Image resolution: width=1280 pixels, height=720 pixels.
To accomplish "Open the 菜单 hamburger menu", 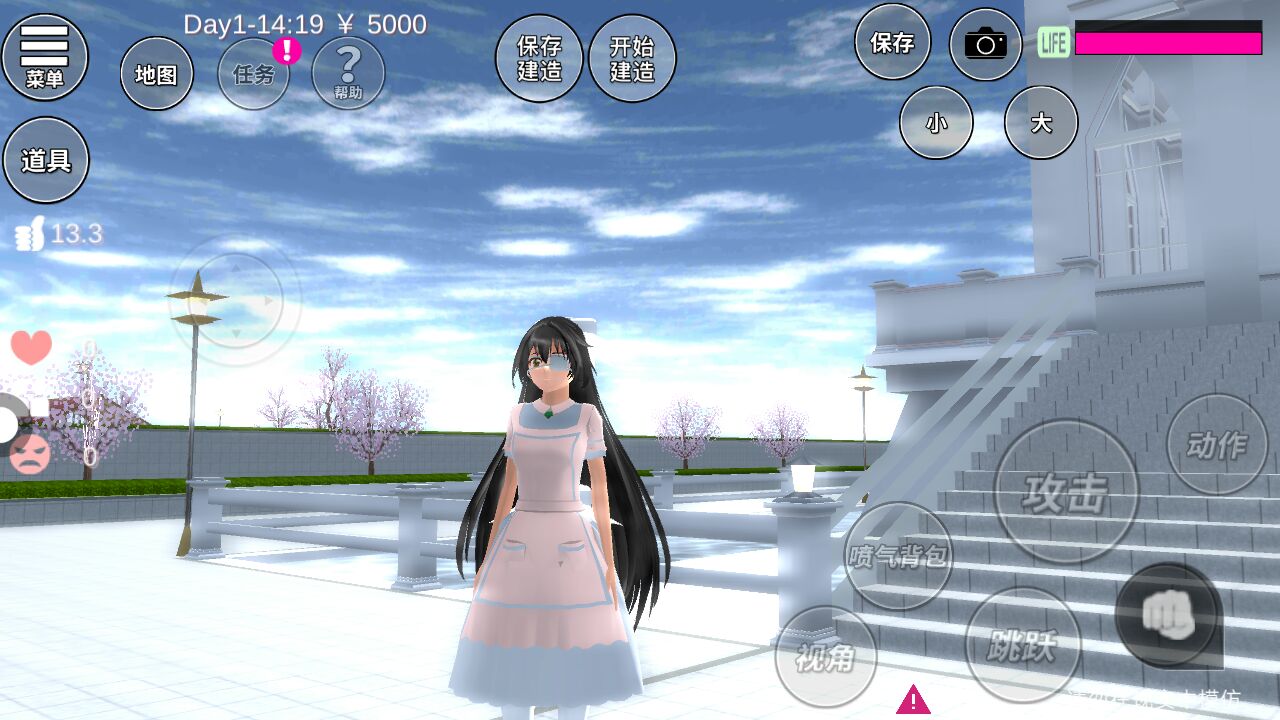I will [x=45, y=57].
